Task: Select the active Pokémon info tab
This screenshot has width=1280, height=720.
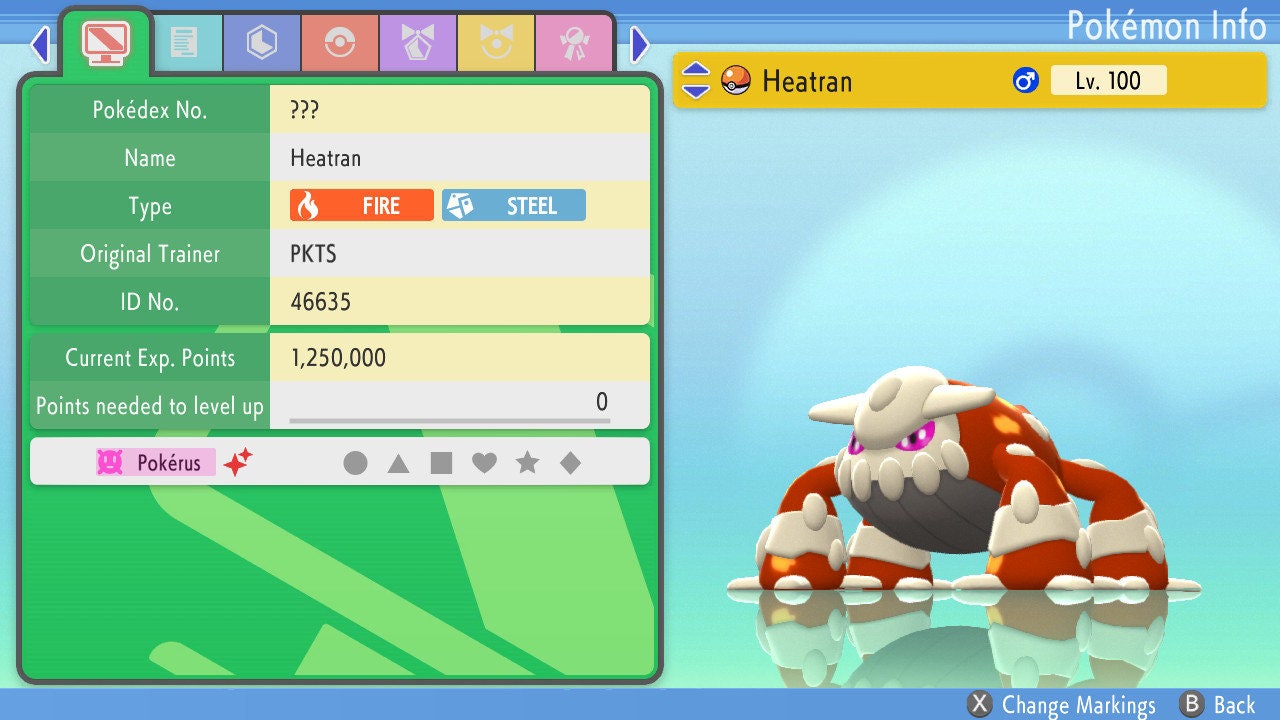Action: (106, 42)
